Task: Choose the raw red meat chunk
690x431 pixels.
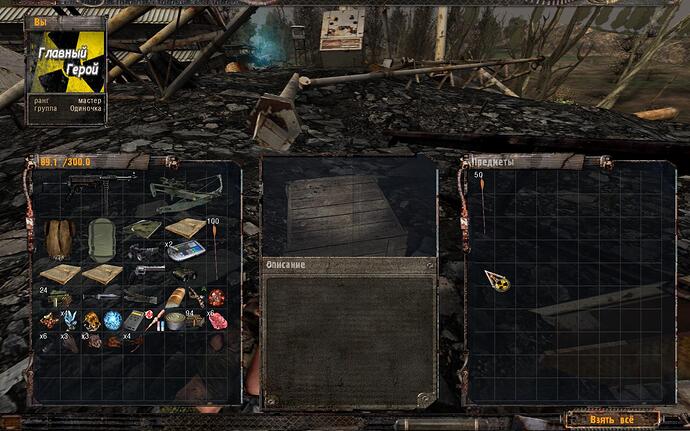Action: point(217,321)
